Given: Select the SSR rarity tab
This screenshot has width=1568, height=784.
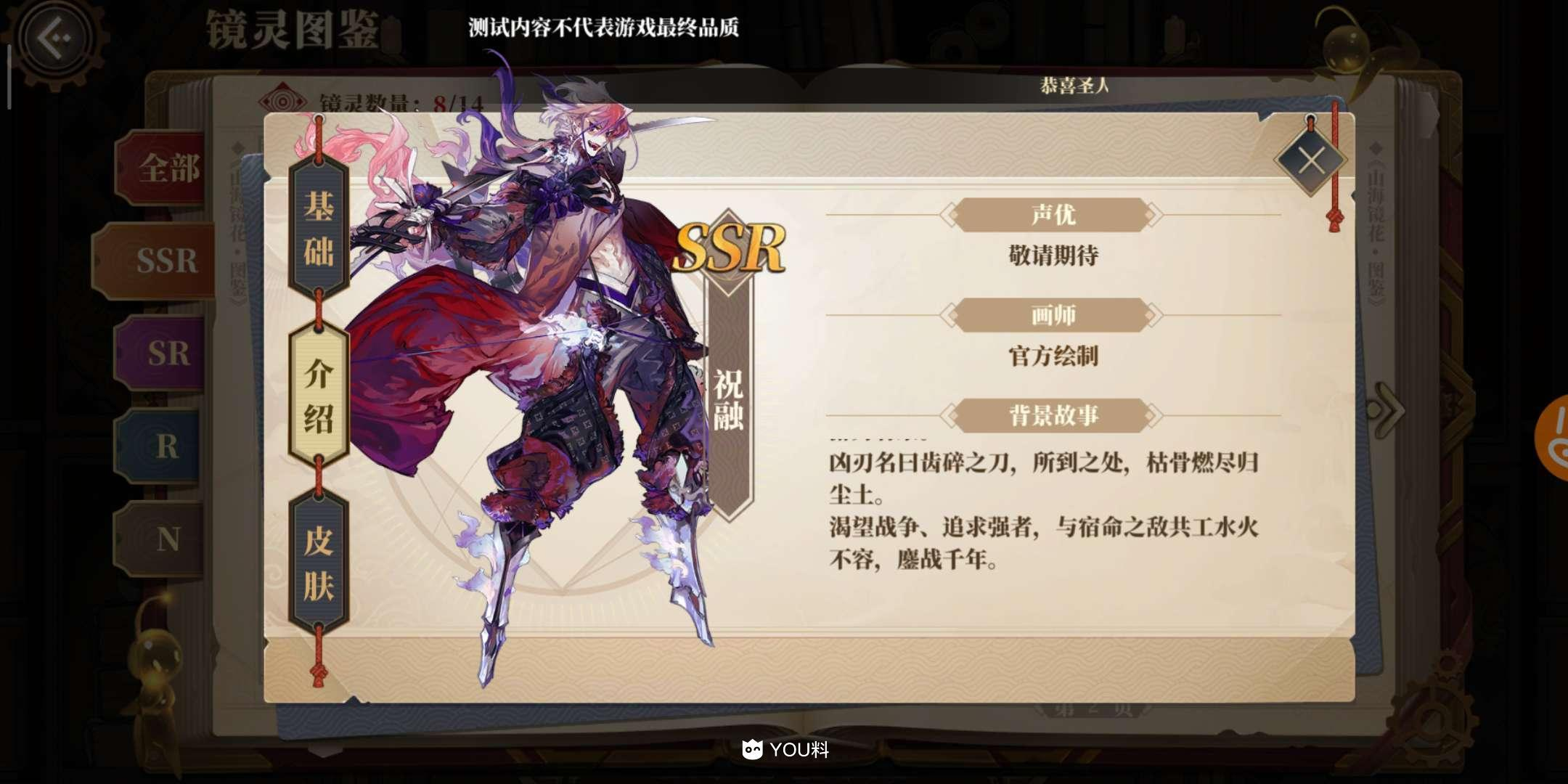Looking at the screenshot, I should (167, 261).
